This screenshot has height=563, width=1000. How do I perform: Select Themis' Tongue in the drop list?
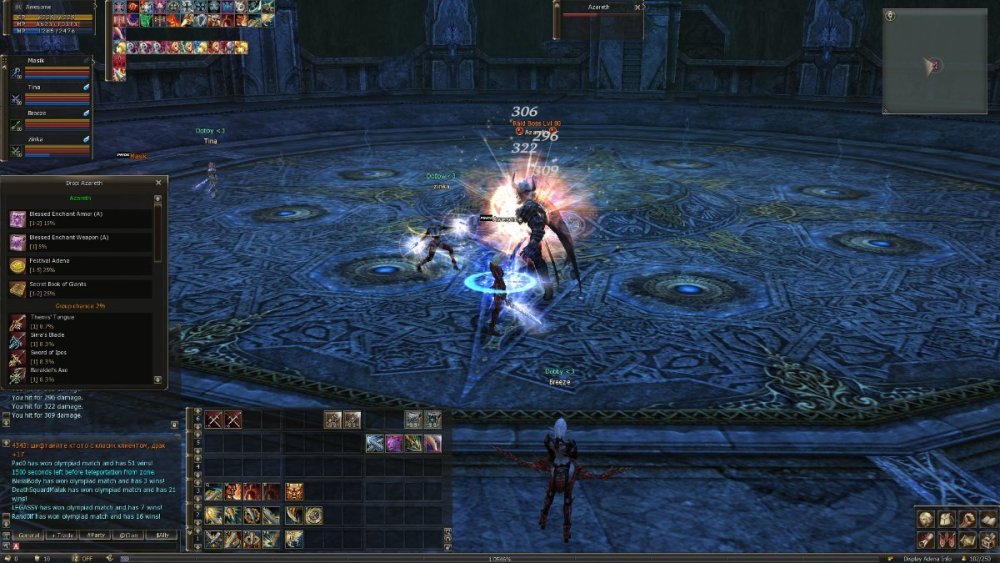click(x=80, y=322)
